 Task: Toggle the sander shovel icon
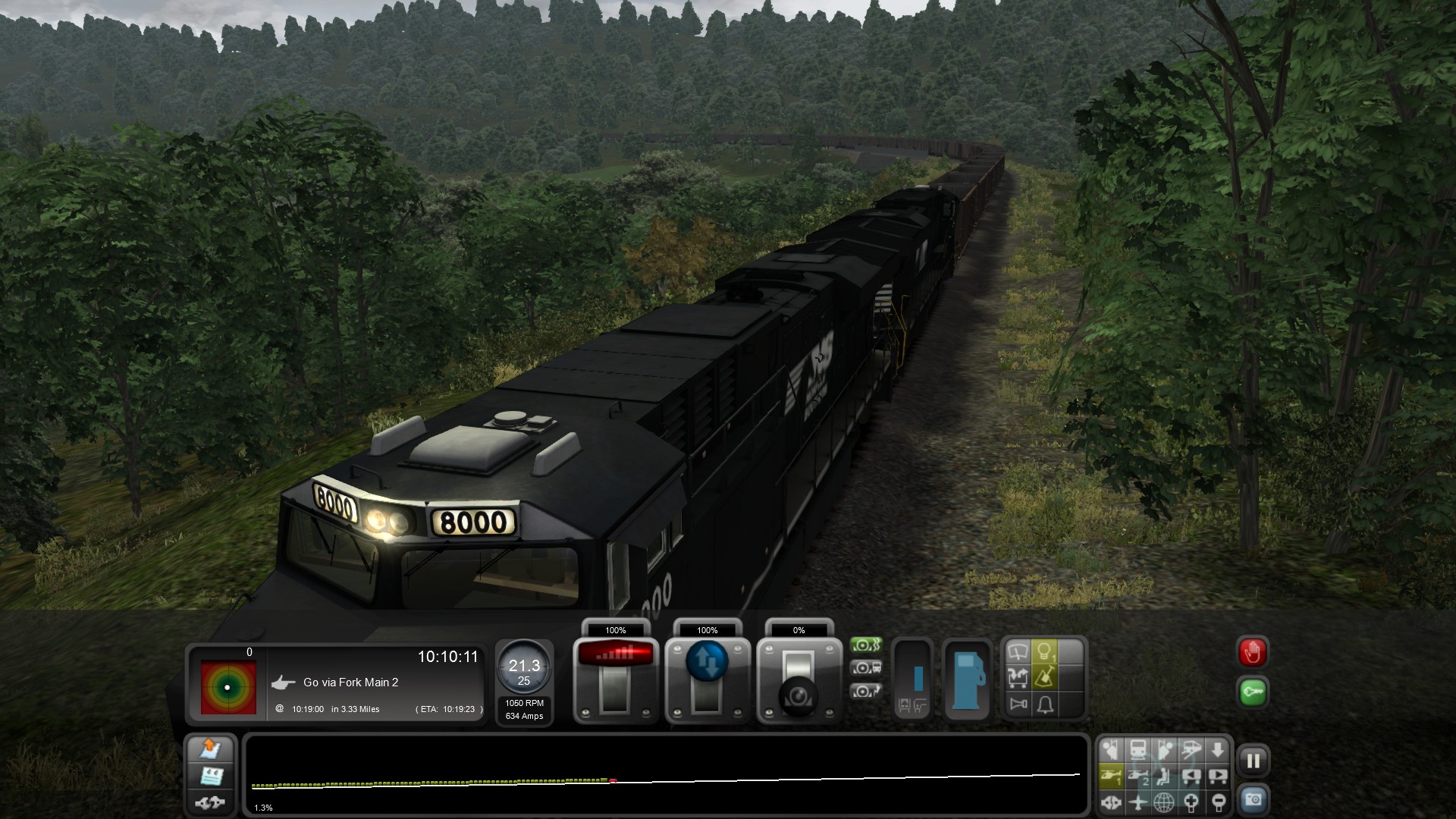coord(1045,677)
